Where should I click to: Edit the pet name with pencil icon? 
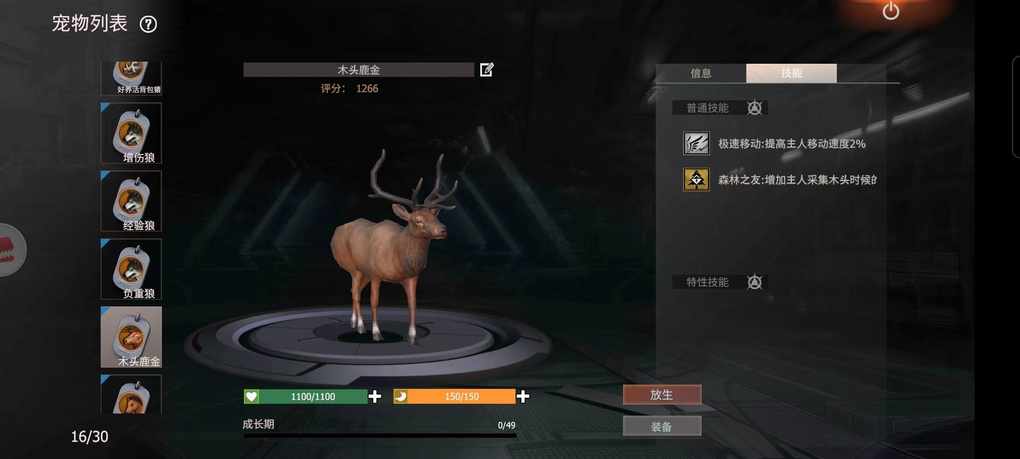pyautogui.click(x=487, y=69)
